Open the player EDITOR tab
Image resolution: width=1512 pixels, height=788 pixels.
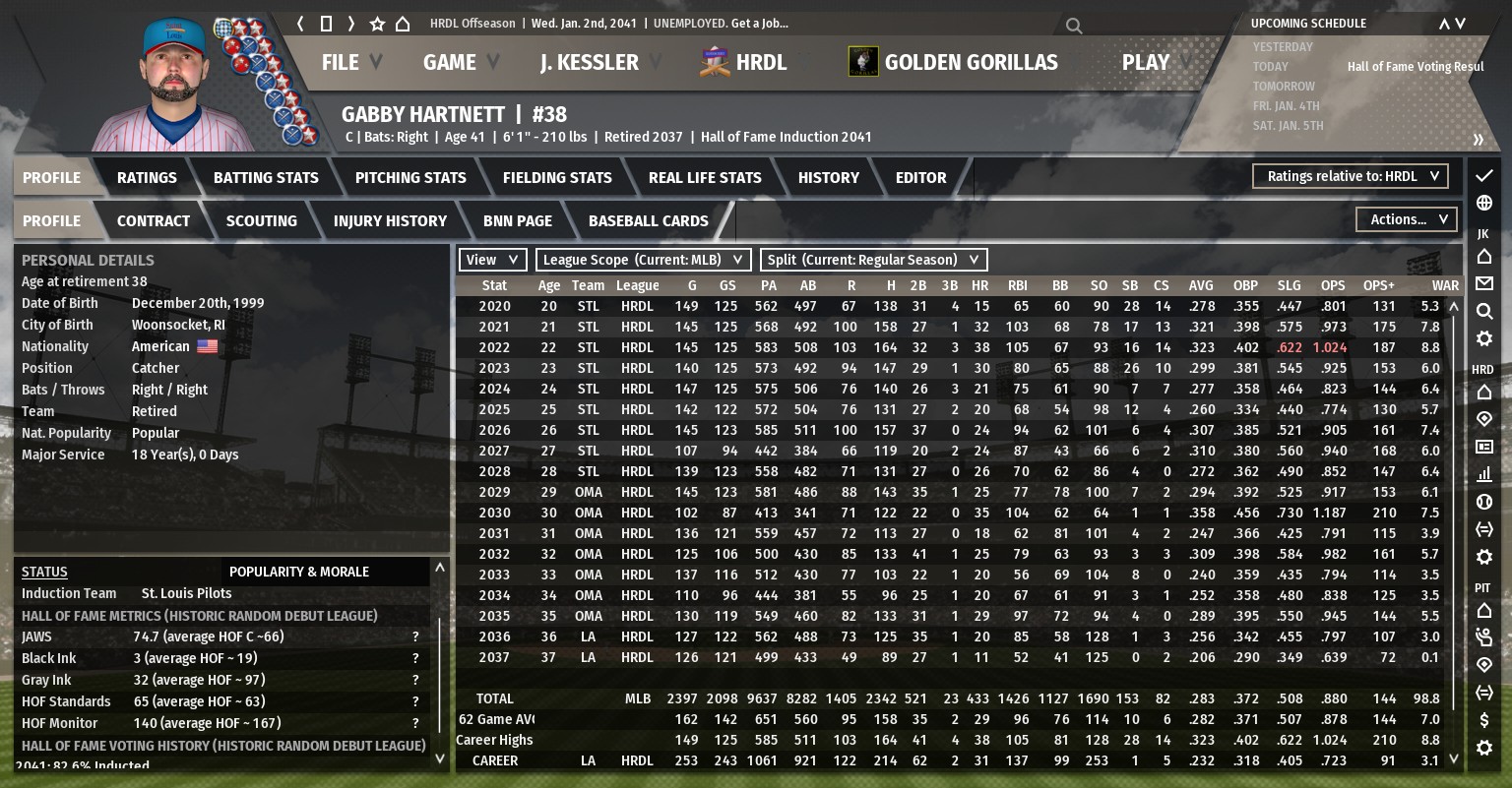(x=920, y=177)
